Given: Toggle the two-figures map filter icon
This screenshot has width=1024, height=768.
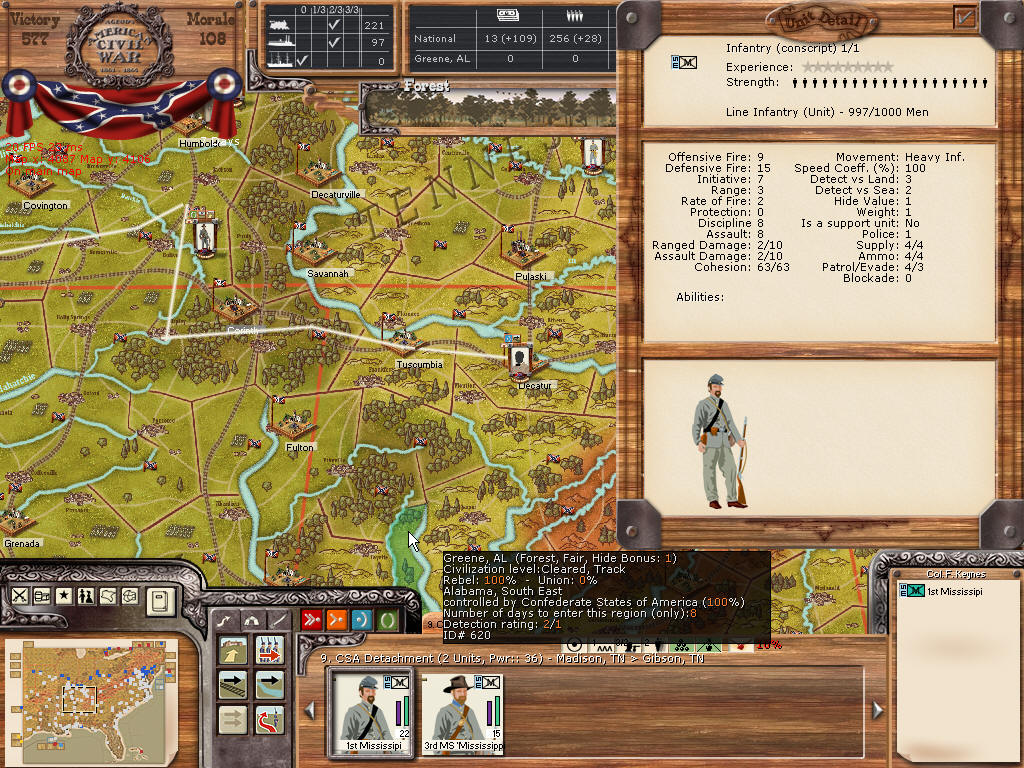Looking at the screenshot, I should [87, 596].
